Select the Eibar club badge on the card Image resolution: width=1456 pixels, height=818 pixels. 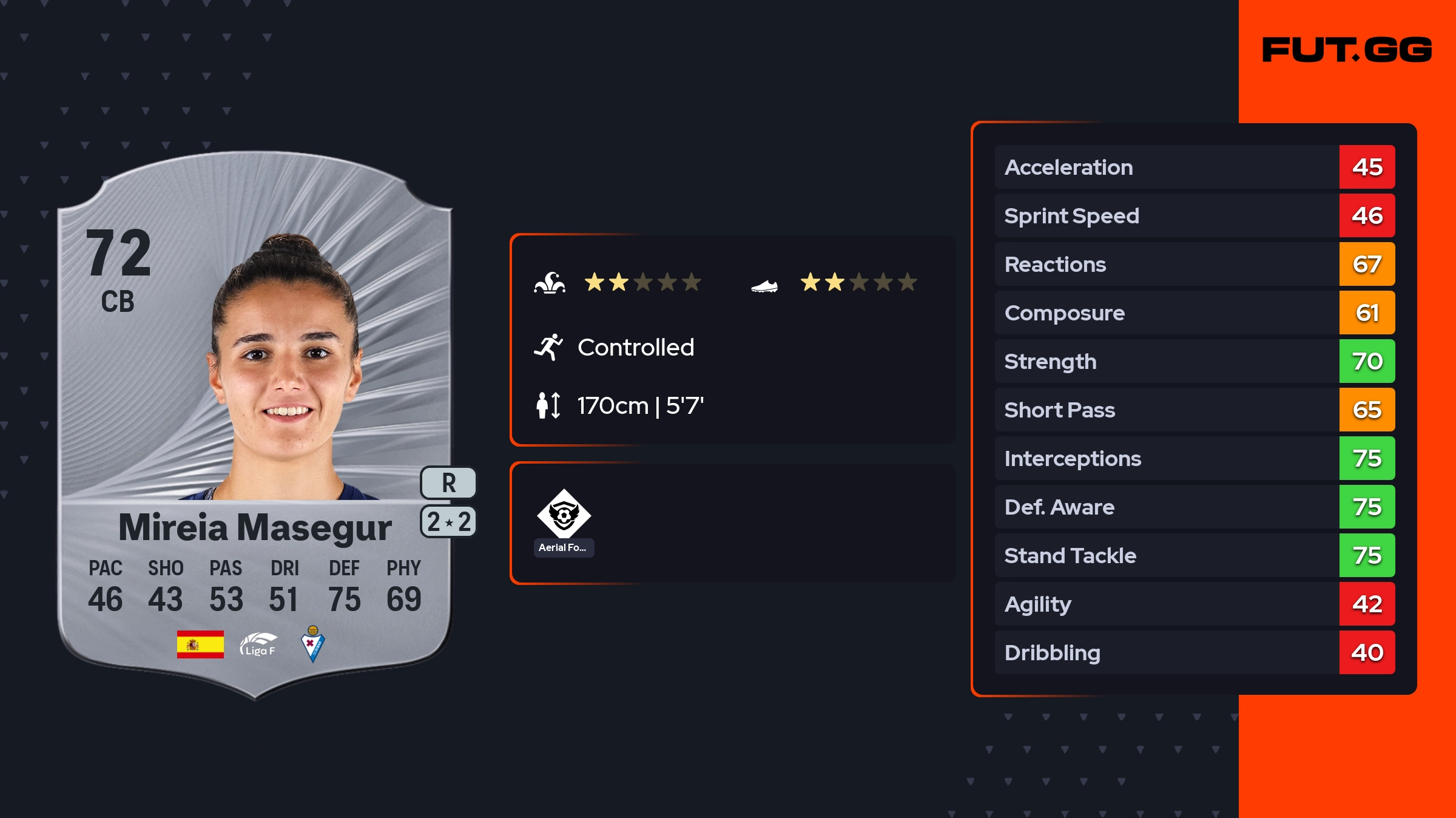point(313,644)
